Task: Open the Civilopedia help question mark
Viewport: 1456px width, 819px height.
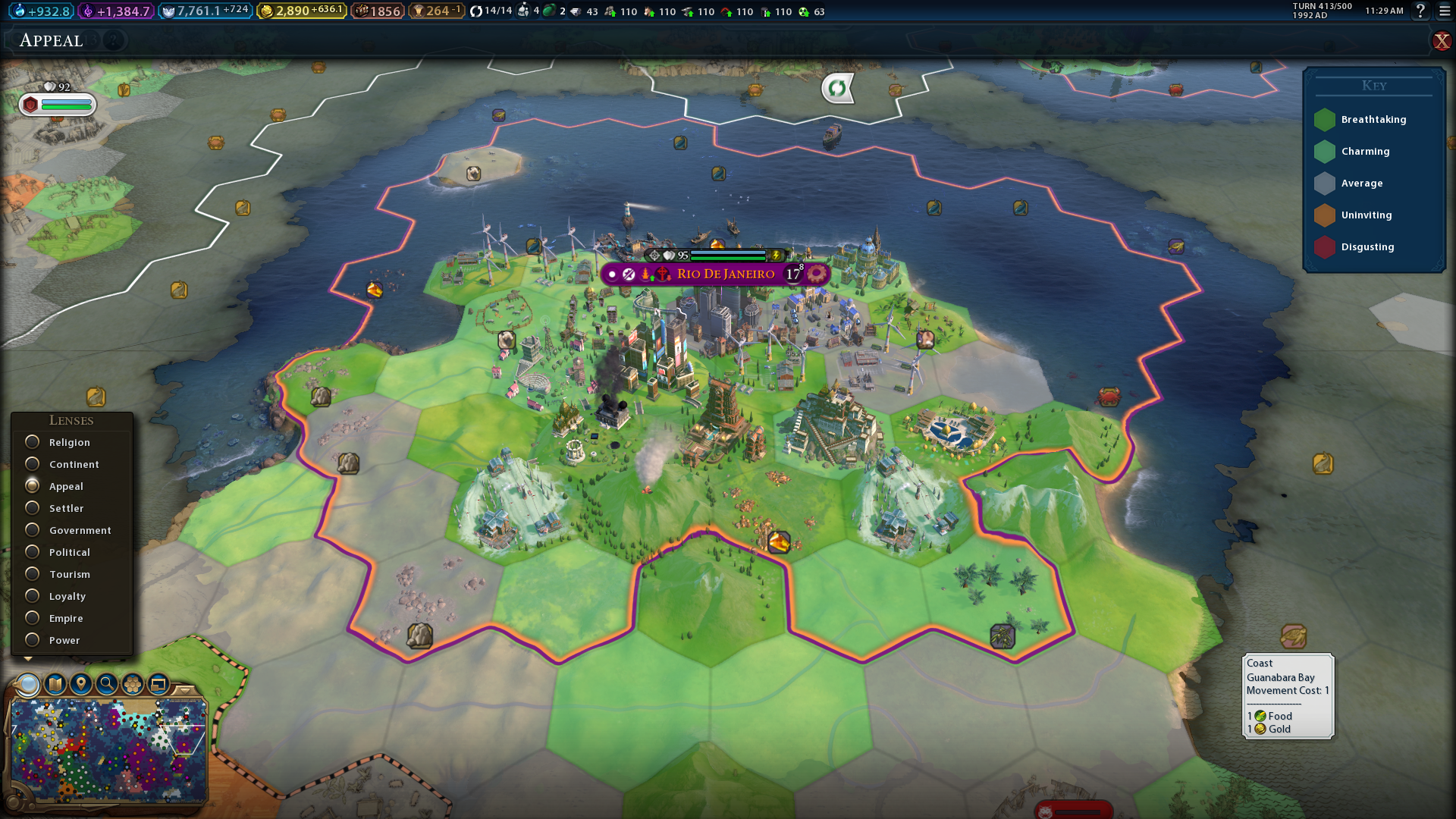Action: [1420, 11]
